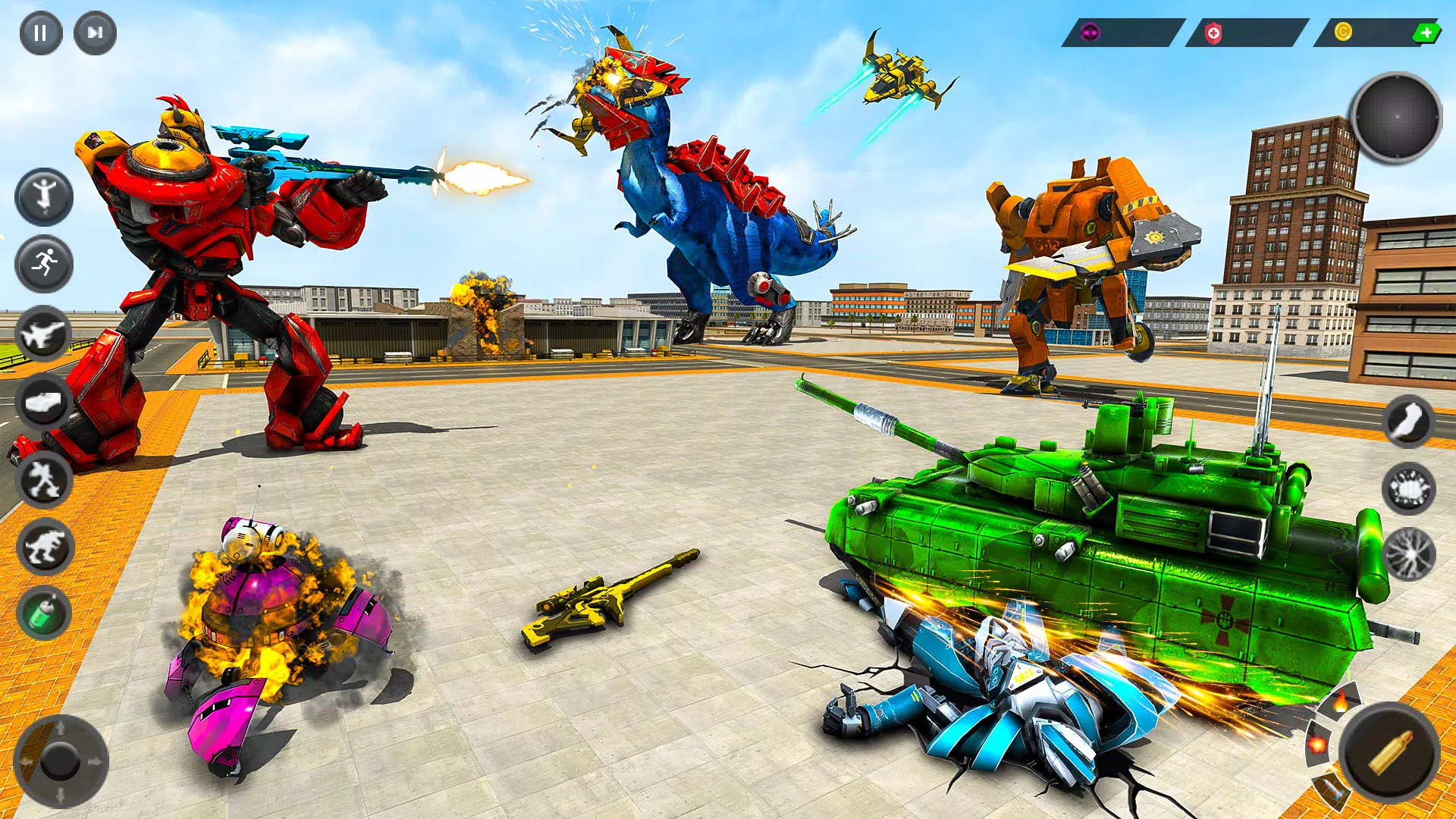
Task: Add more coins with the green plus
Action: coord(1426,33)
